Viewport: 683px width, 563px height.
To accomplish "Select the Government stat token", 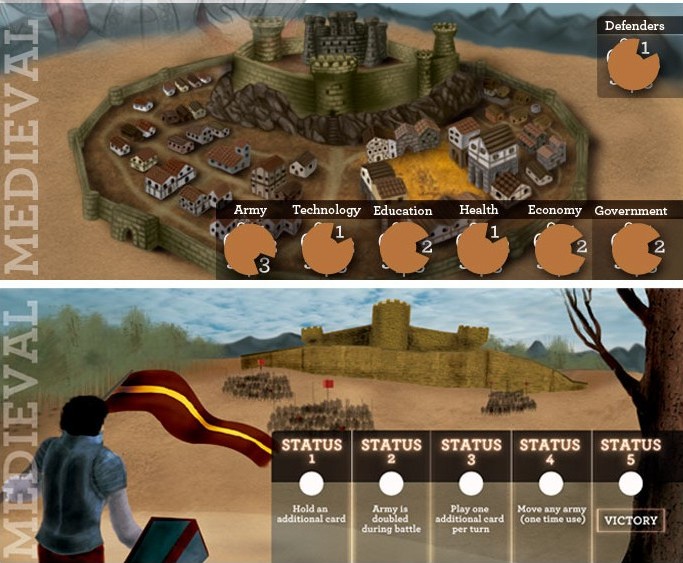I will click(637, 250).
